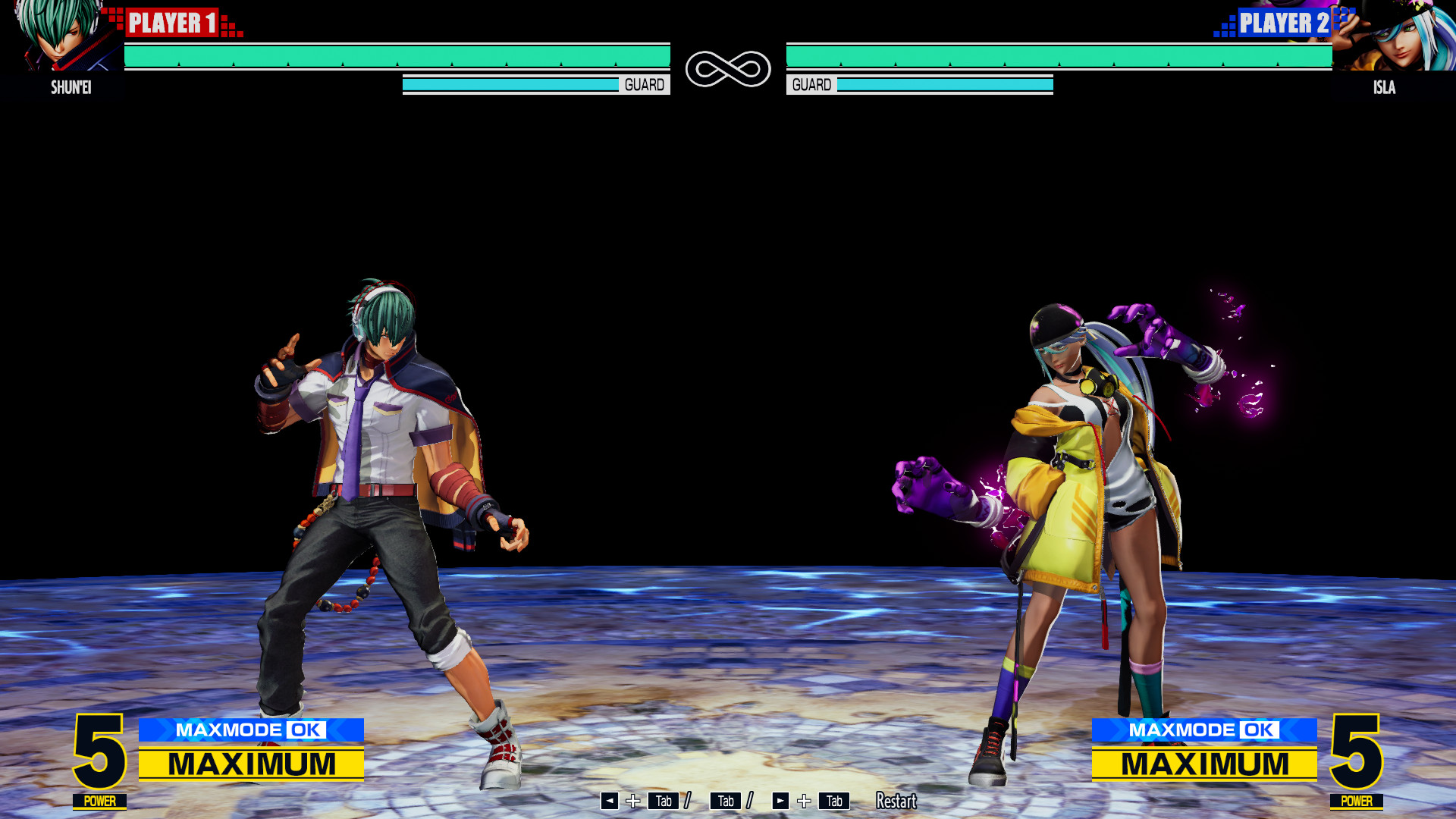Select the PLAYER 2 name banner

pyautogui.click(x=1283, y=23)
